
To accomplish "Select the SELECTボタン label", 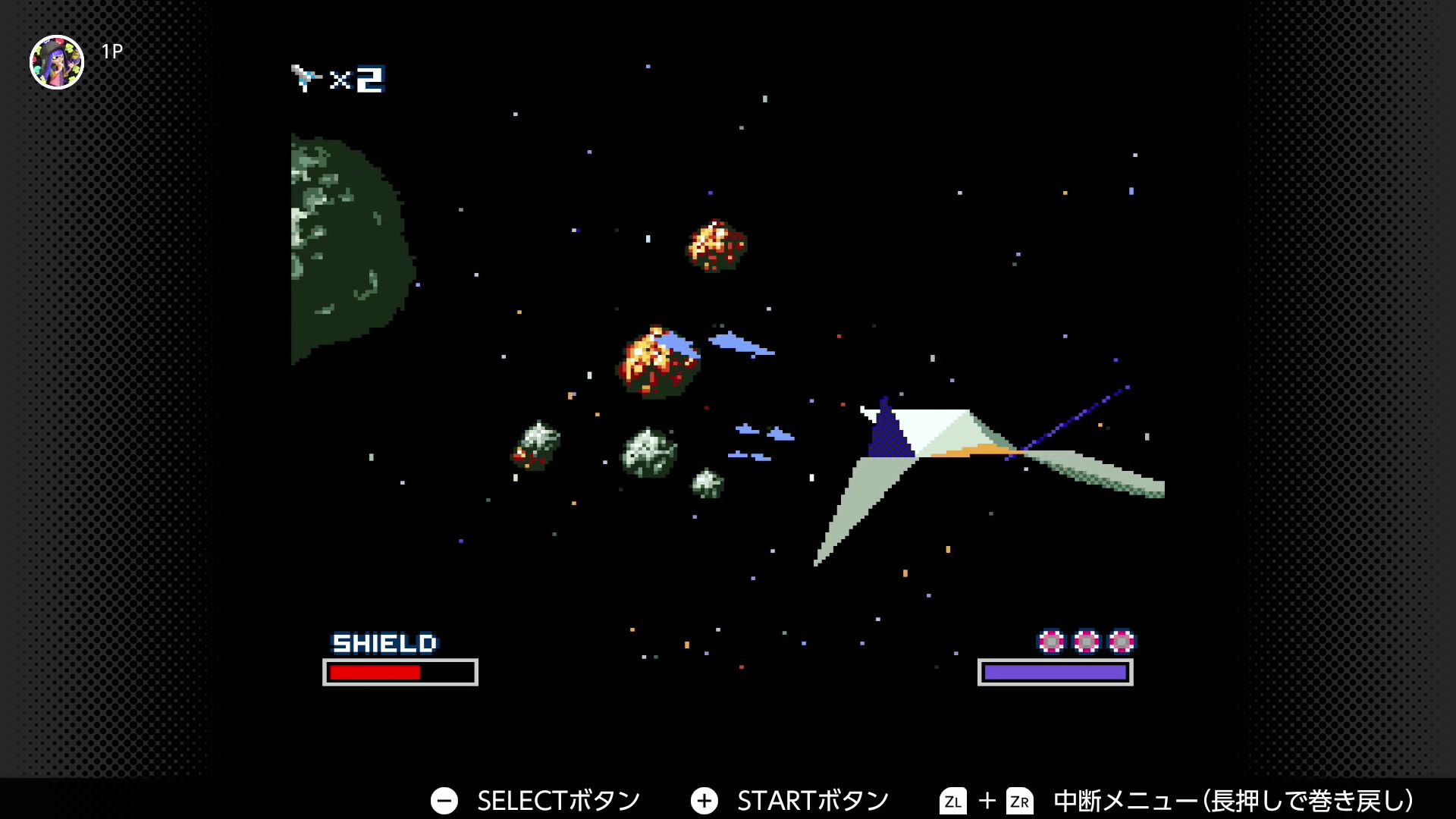I will tap(558, 800).
